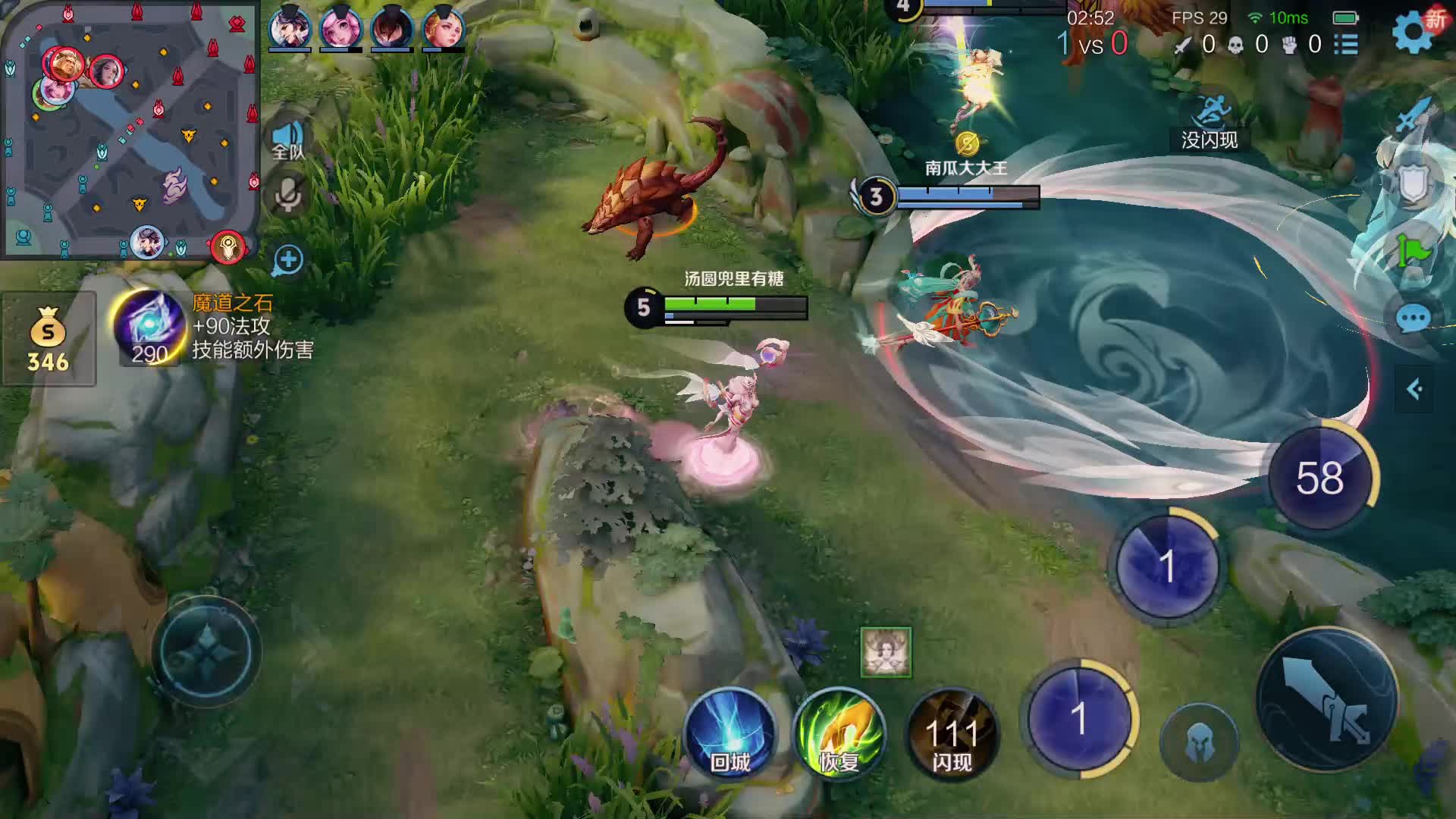Image resolution: width=1456 pixels, height=819 pixels.
Task: Select the hero portrait target thumbnail
Action: 886,651
